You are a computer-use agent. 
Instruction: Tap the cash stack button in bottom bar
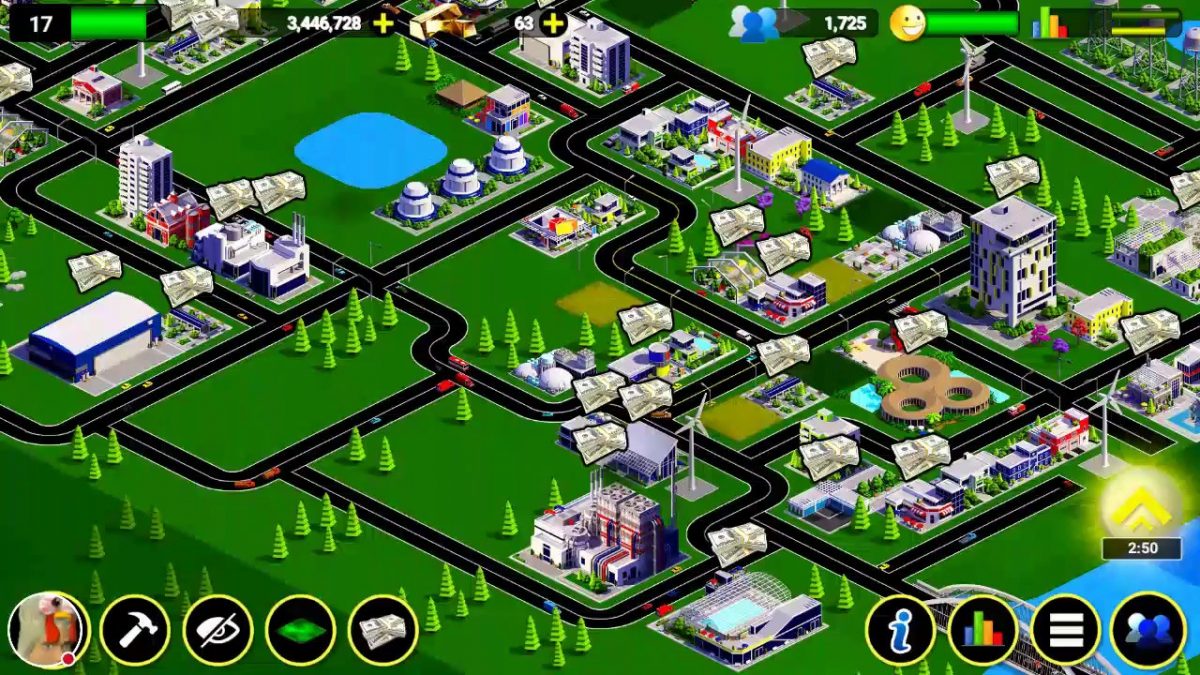(383, 631)
